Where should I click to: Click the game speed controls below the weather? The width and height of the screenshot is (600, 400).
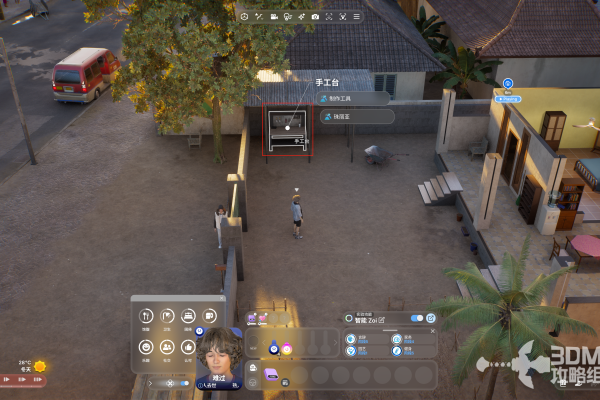click(22, 380)
